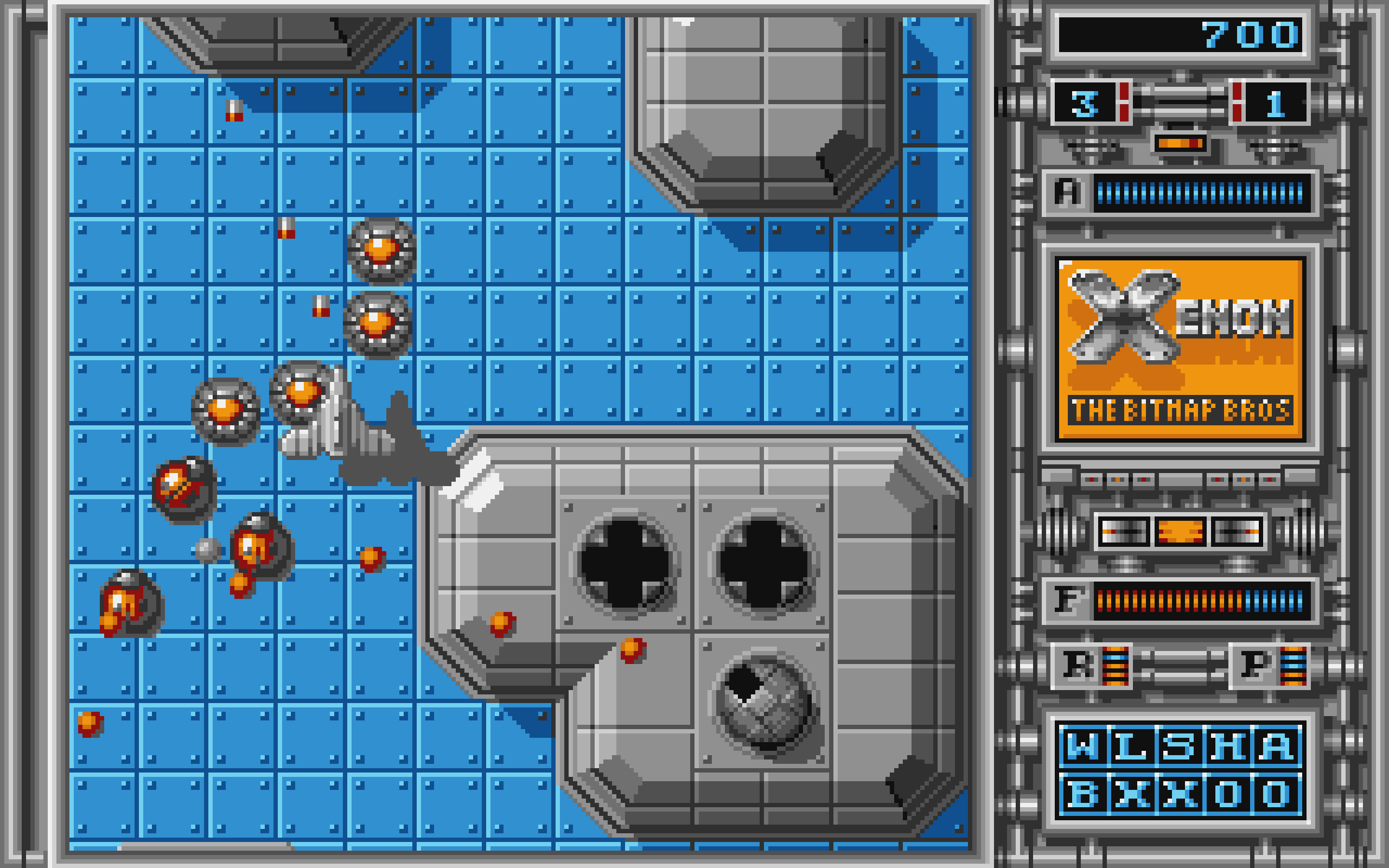
Task: Click the L power-up tile
Action: click(x=1131, y=746)
